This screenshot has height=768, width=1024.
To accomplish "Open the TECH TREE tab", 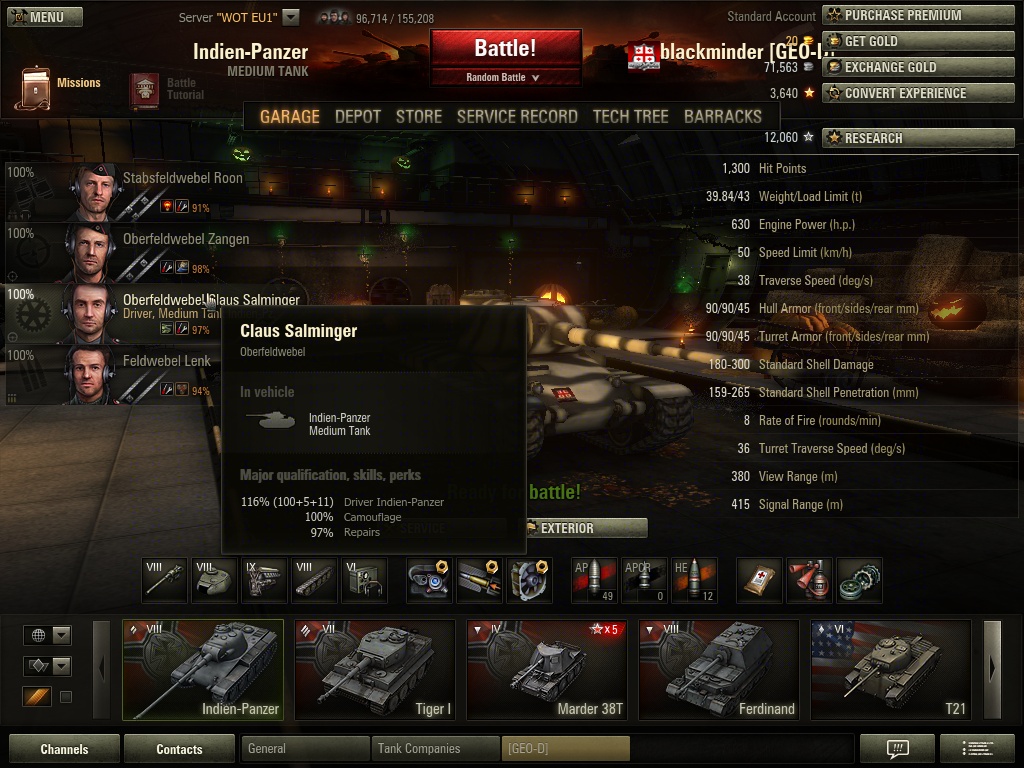I will (x=630, y=116).
